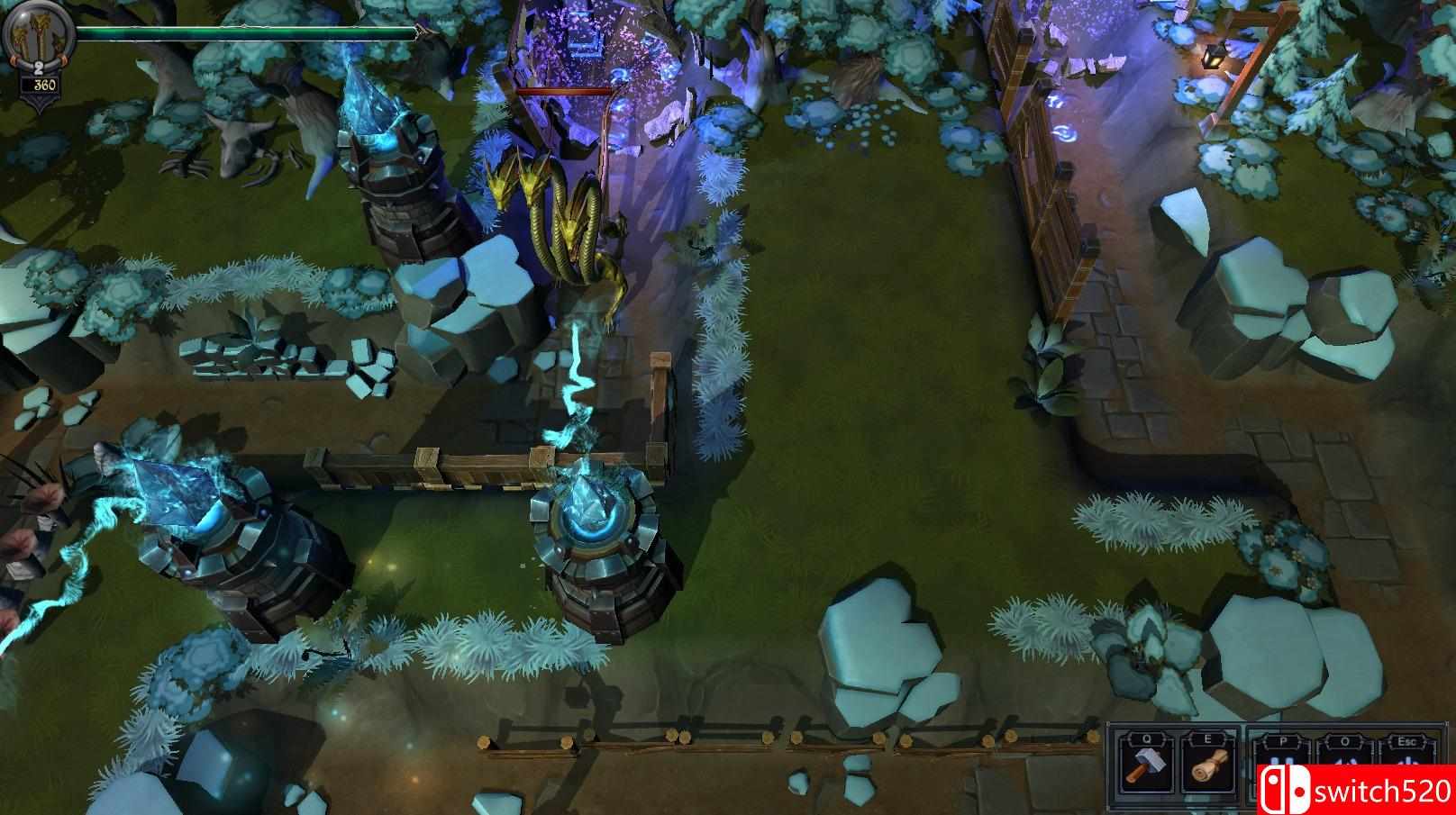Open the scroll item in the E slot
Viewport: 1456px width, 815px height.
1209,764
